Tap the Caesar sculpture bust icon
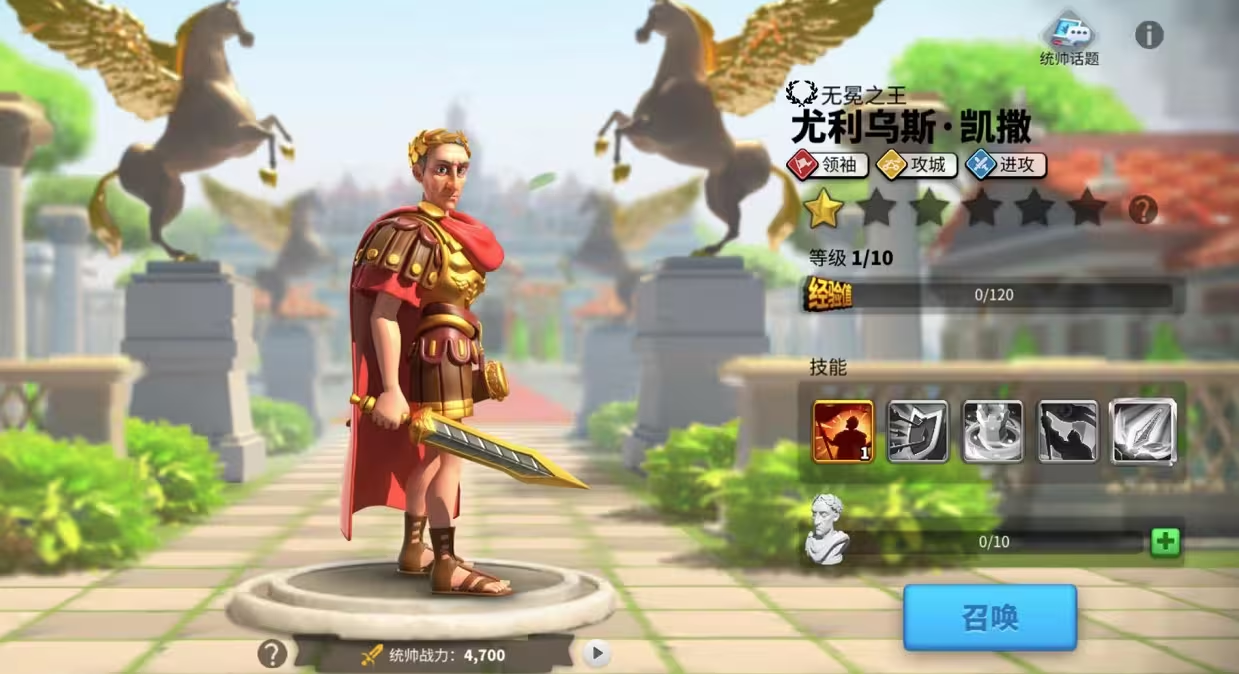Viewport: 1239px width, 674px height. [828, 530]
